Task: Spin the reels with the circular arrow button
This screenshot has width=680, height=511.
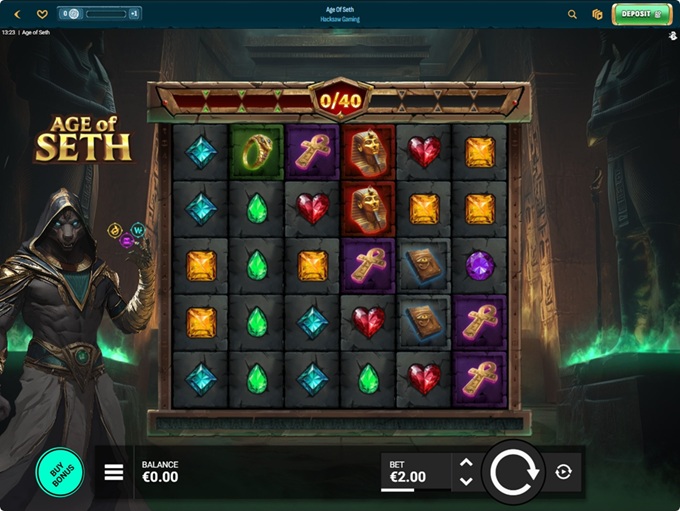Action: 514,471
